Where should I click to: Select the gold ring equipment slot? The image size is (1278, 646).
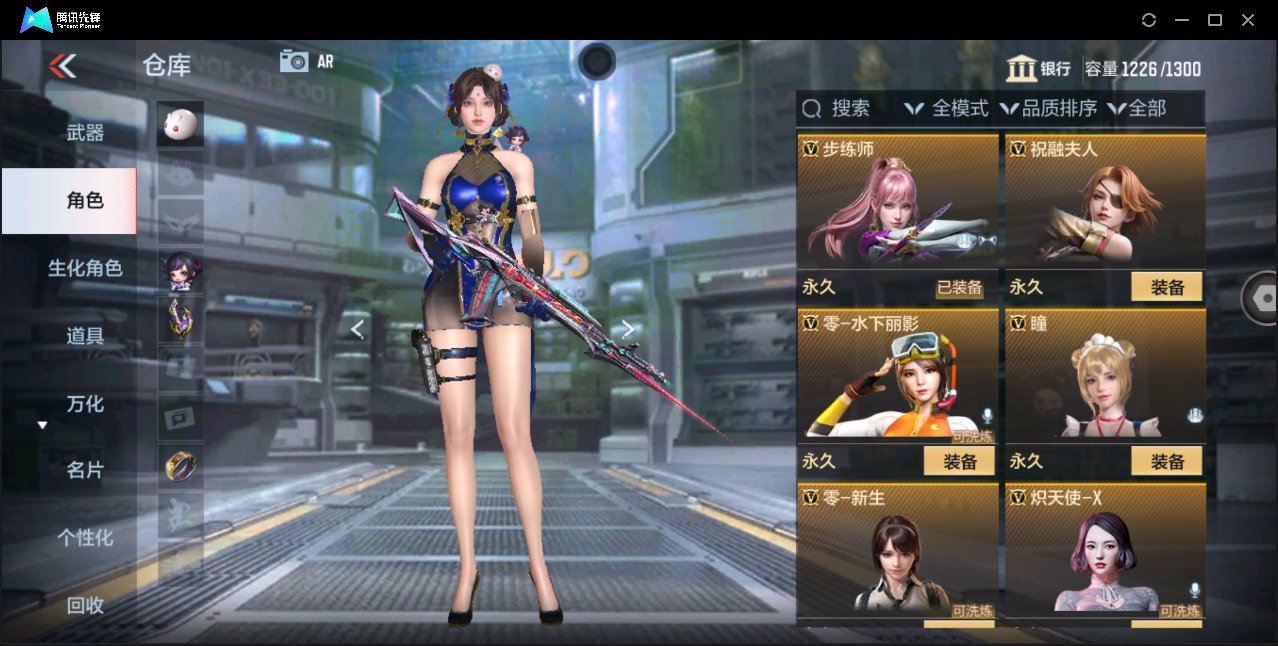point(180,465)
